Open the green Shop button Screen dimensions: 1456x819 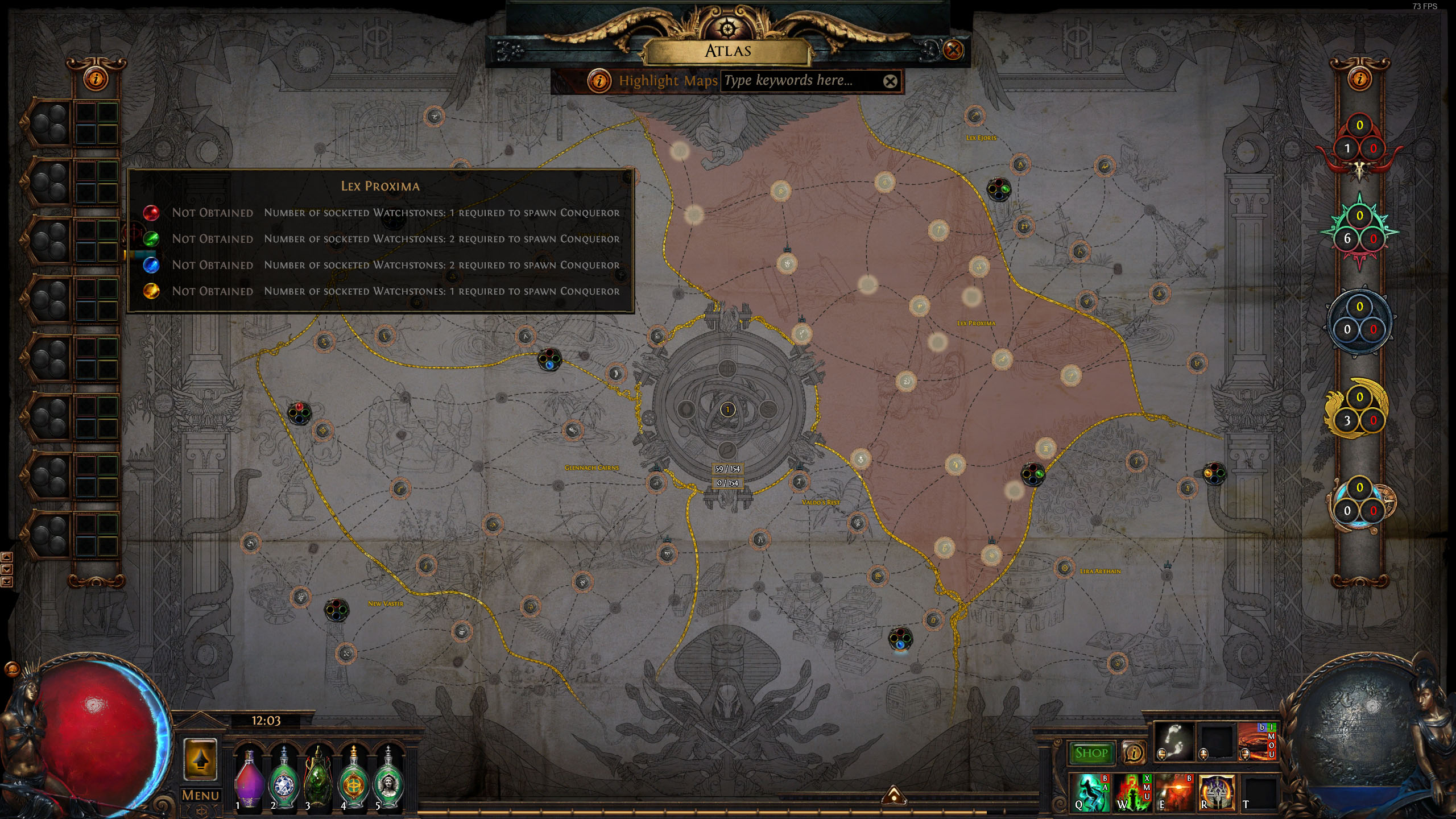(1091, 753)
